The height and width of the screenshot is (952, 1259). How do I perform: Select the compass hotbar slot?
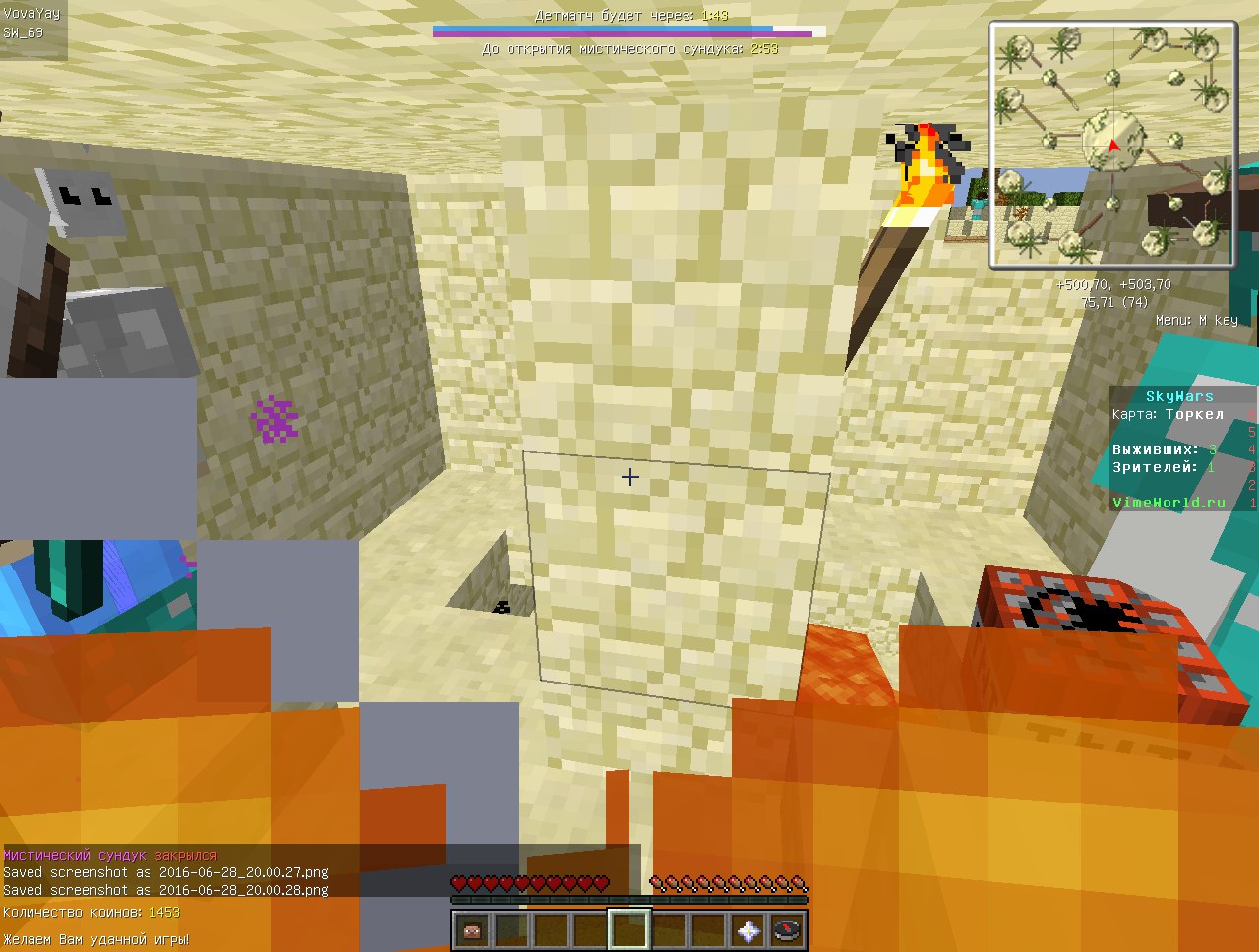(787, 929)
